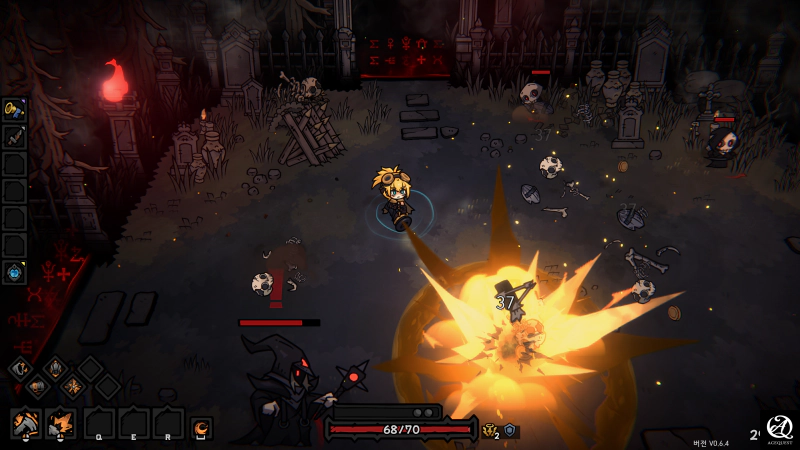Trigger the orange crescent dash ability
The height and width of the screenshot is (450, 800).
tap(202, 428)
